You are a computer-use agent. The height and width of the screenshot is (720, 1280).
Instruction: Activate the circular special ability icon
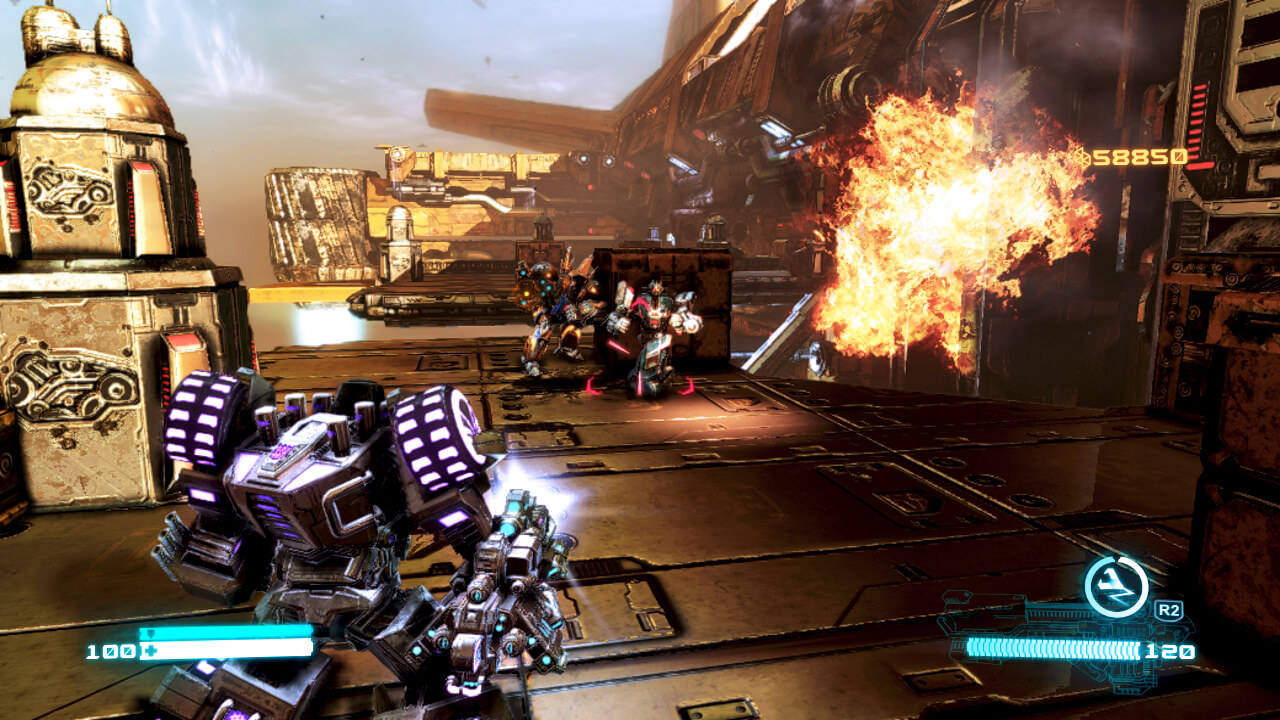tap(1116, 586)
